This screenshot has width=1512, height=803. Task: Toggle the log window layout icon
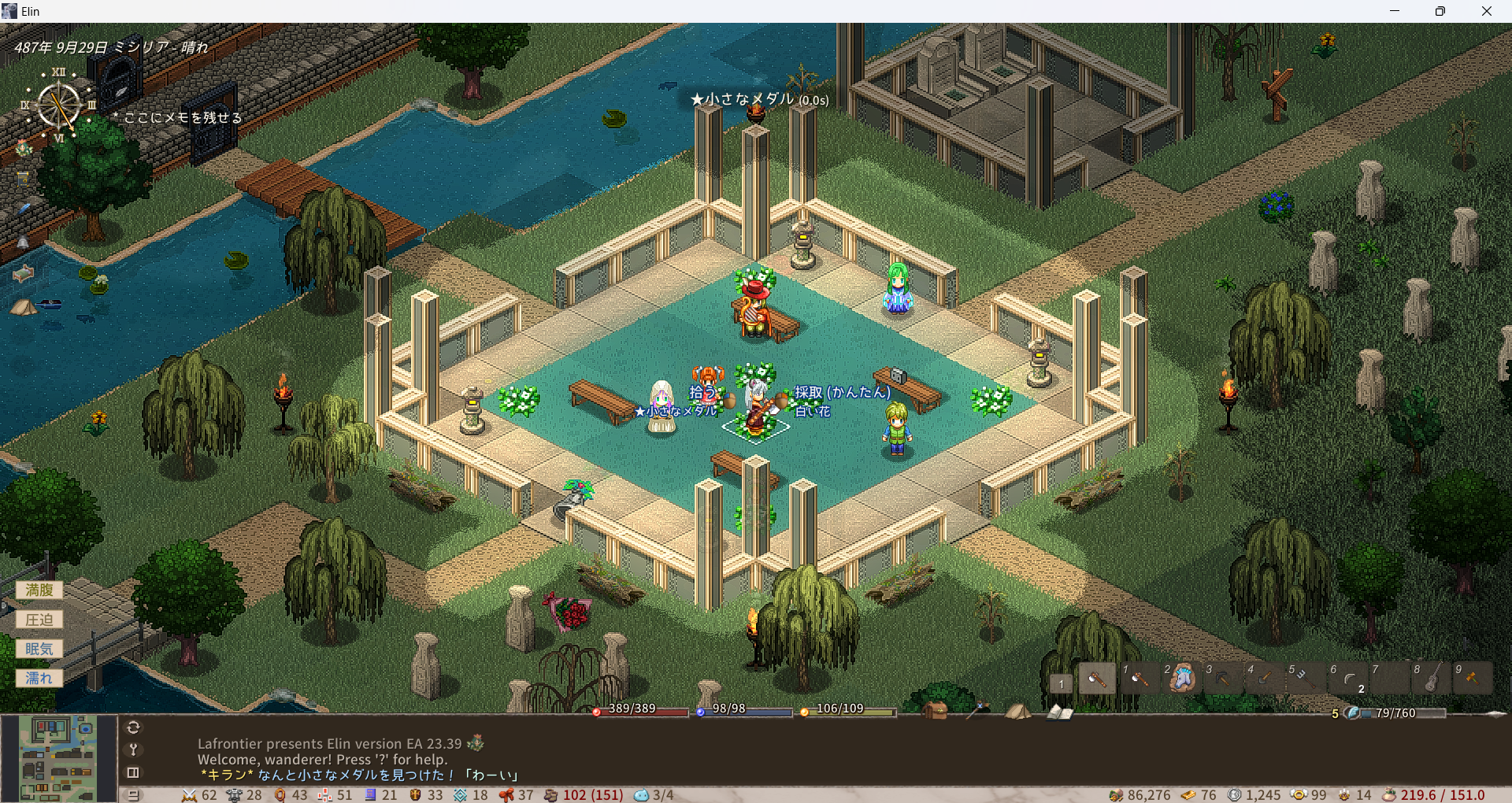click(x=133, y=772)
